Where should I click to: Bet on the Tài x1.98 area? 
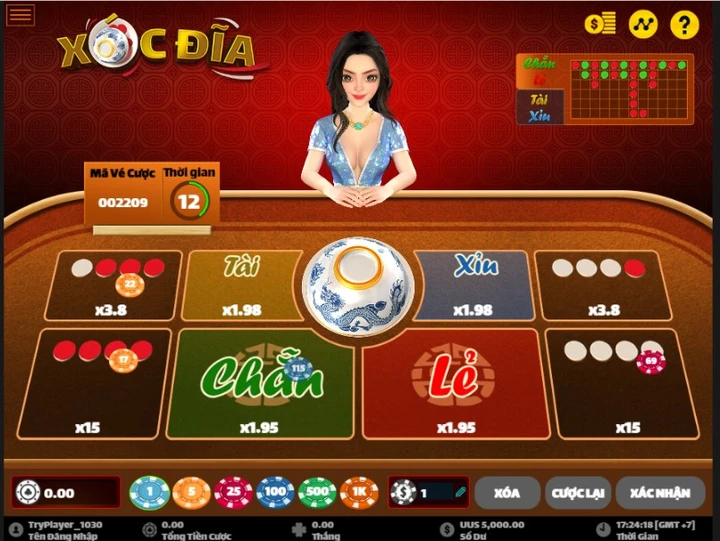click(x=243, y=285)
